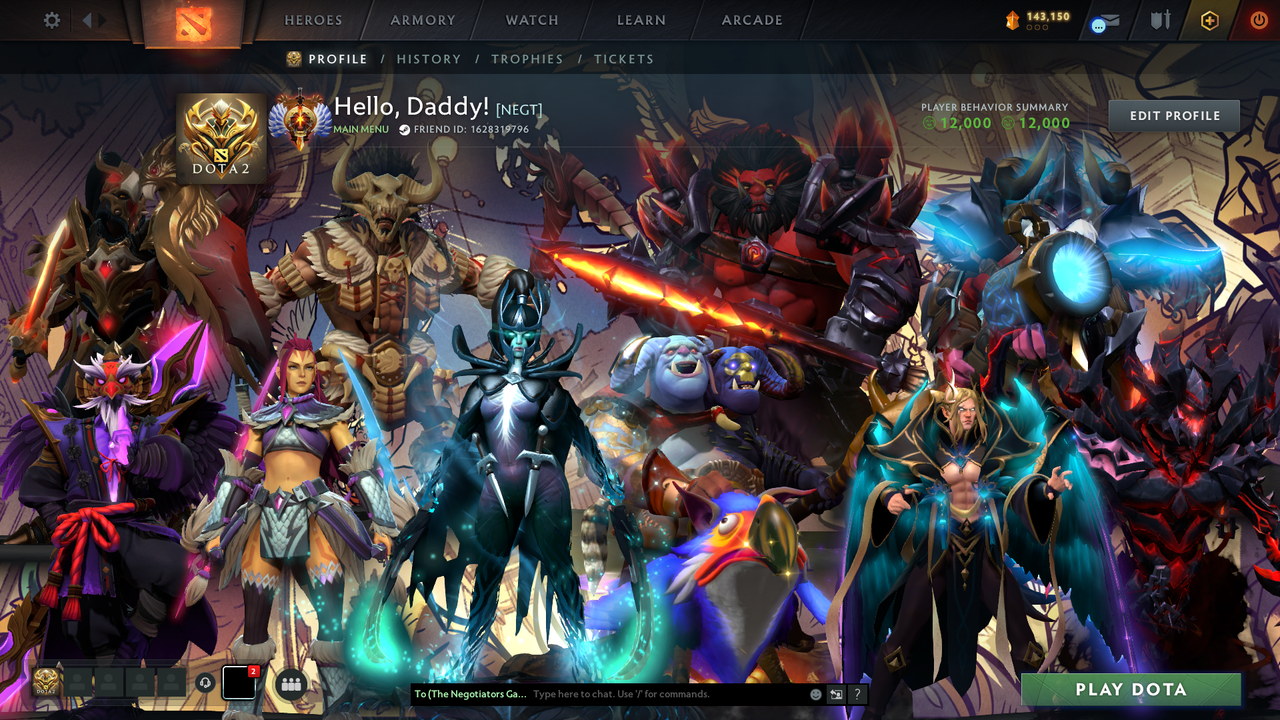Select the chat notification badge showing 2
This screenshot has width=1280, height=720.
coord(251,672)
